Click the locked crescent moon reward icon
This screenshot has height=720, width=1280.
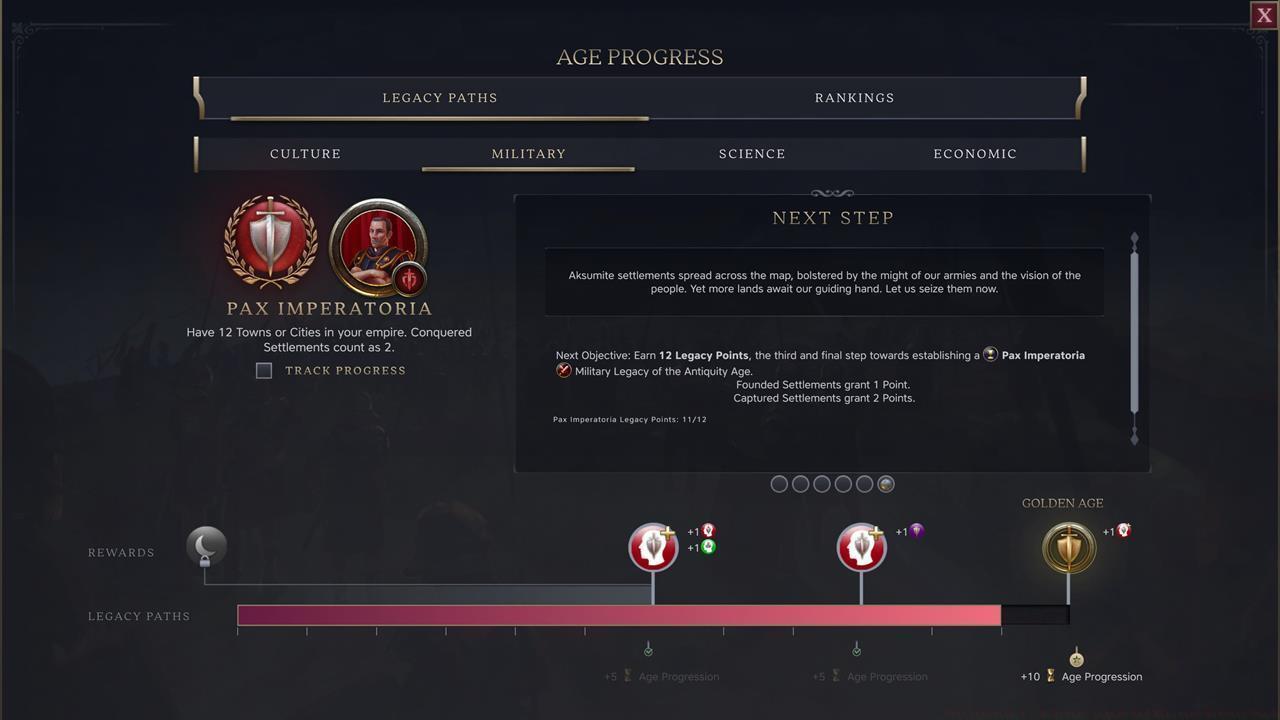tap(206, 545)
